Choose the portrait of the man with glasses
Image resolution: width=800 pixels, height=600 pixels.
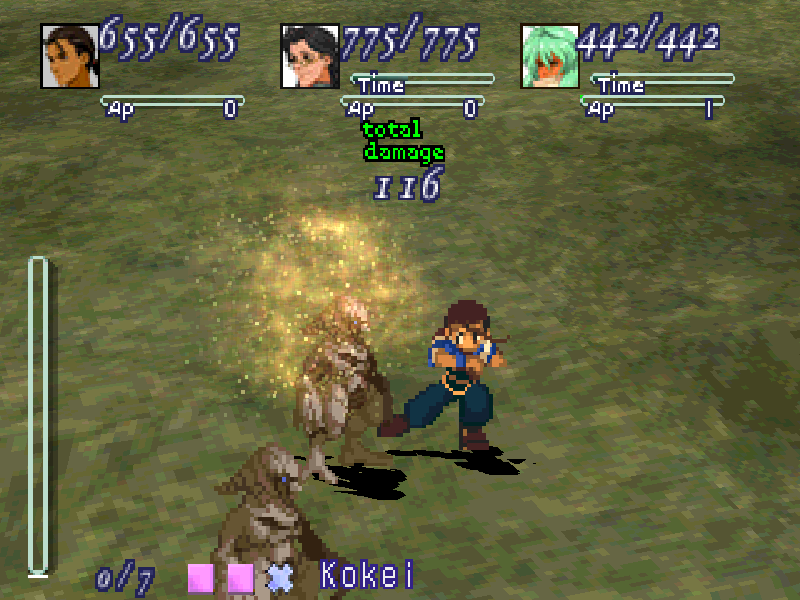tap(311, 56)
